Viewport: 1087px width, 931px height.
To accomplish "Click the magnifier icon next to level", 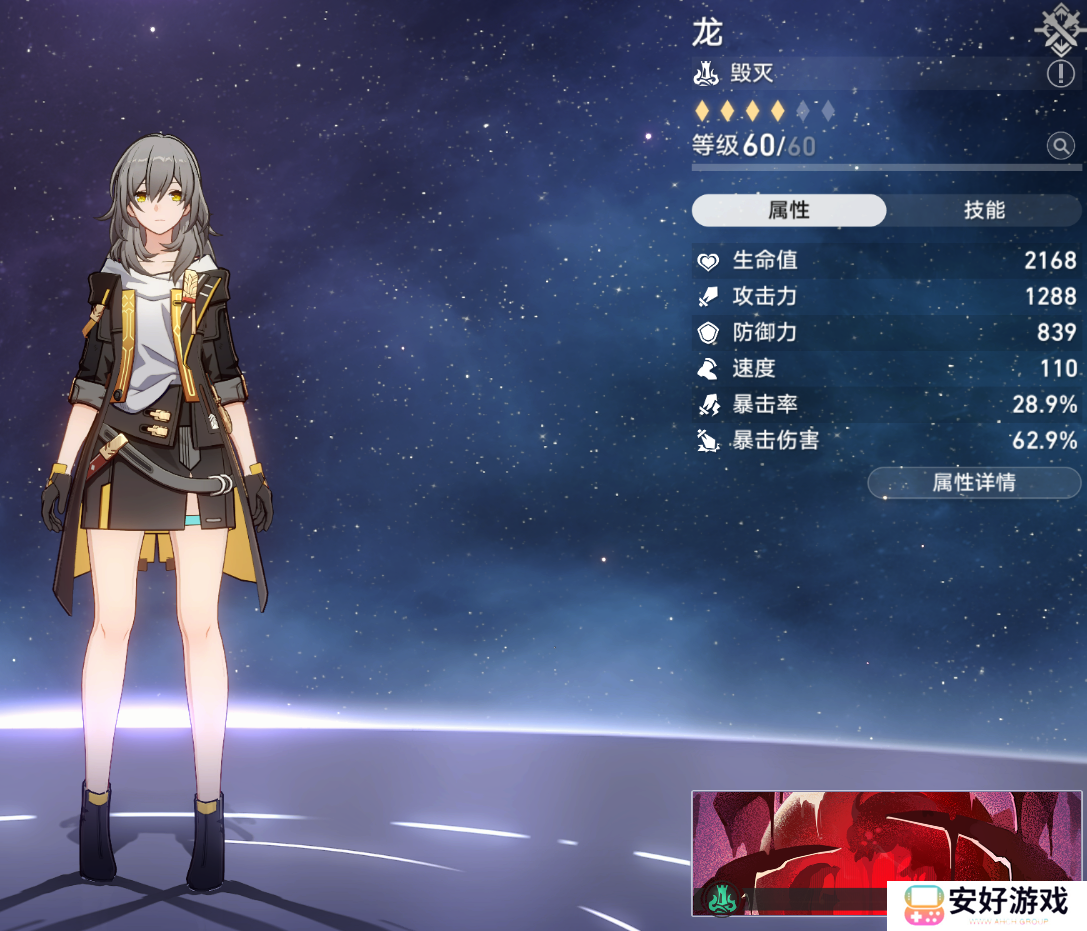I will pos(1060,147).
